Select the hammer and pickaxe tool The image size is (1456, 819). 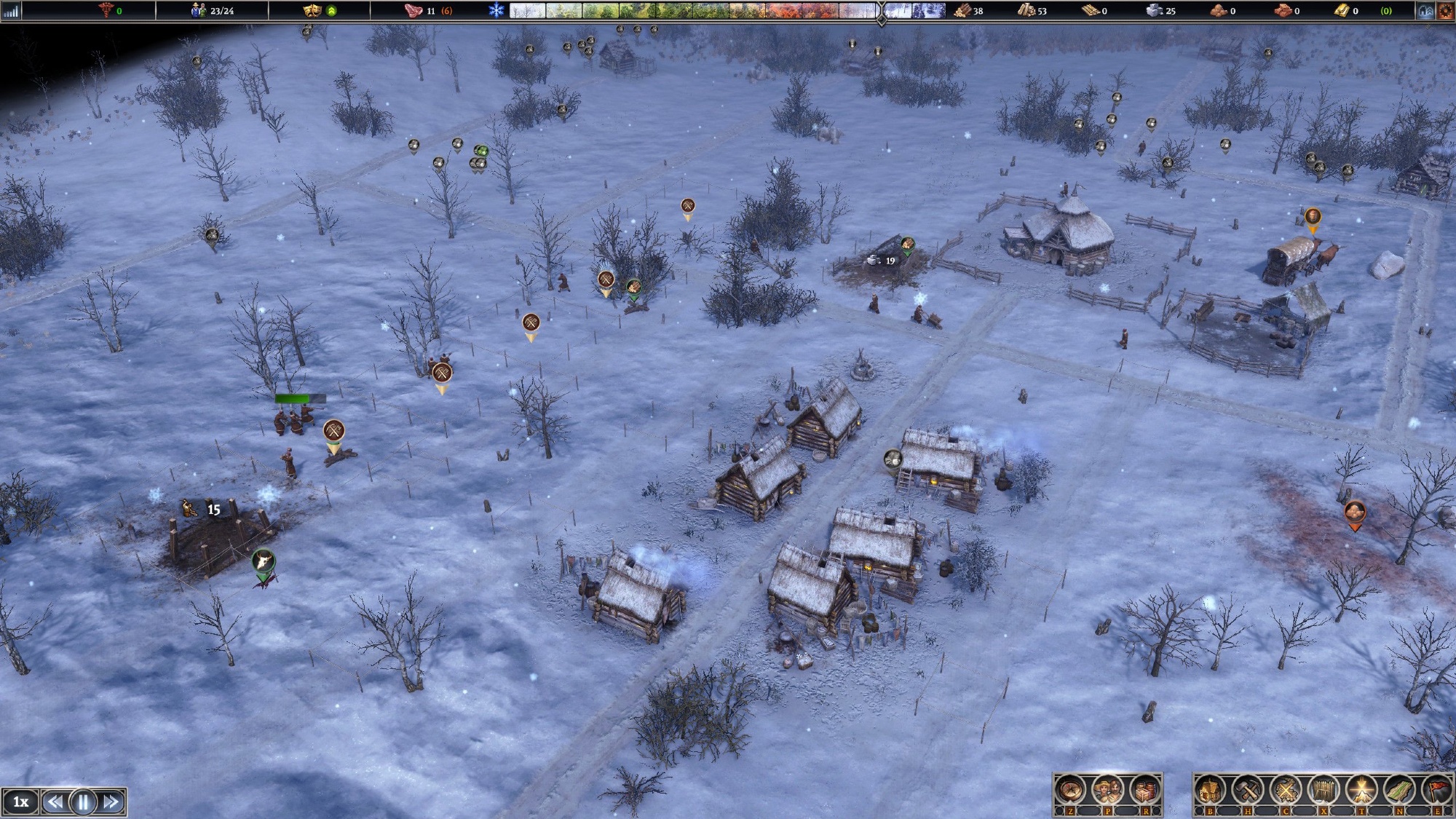(1248, 790)
